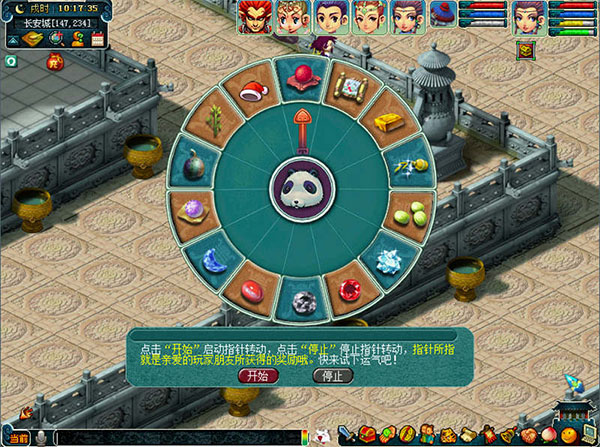The height and width of the screenshot is (447, 600).
Task: Open the sword icon in bottom toolbar
Action: 347,434
